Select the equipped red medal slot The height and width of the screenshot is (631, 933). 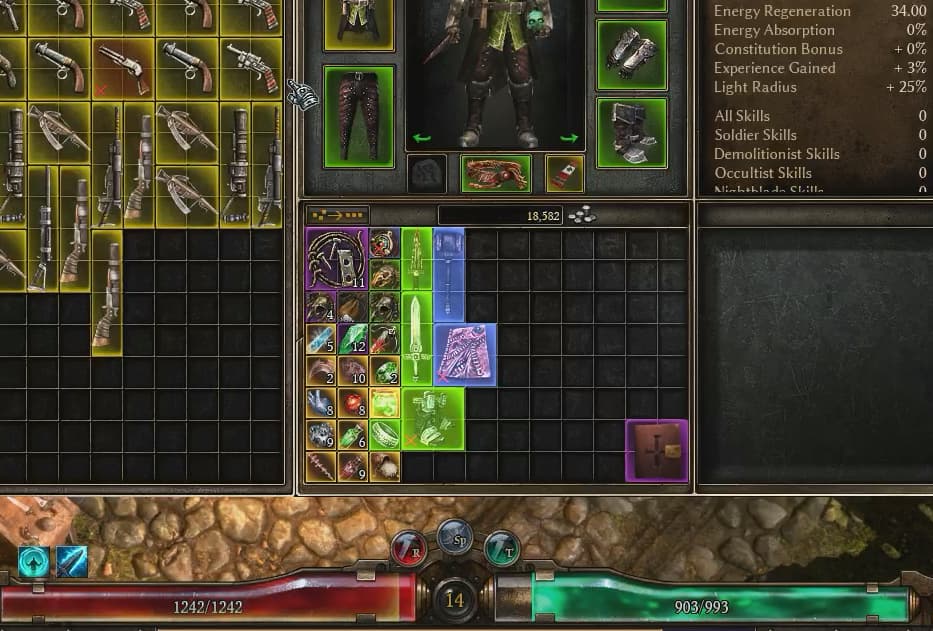[x=565, y=173]
